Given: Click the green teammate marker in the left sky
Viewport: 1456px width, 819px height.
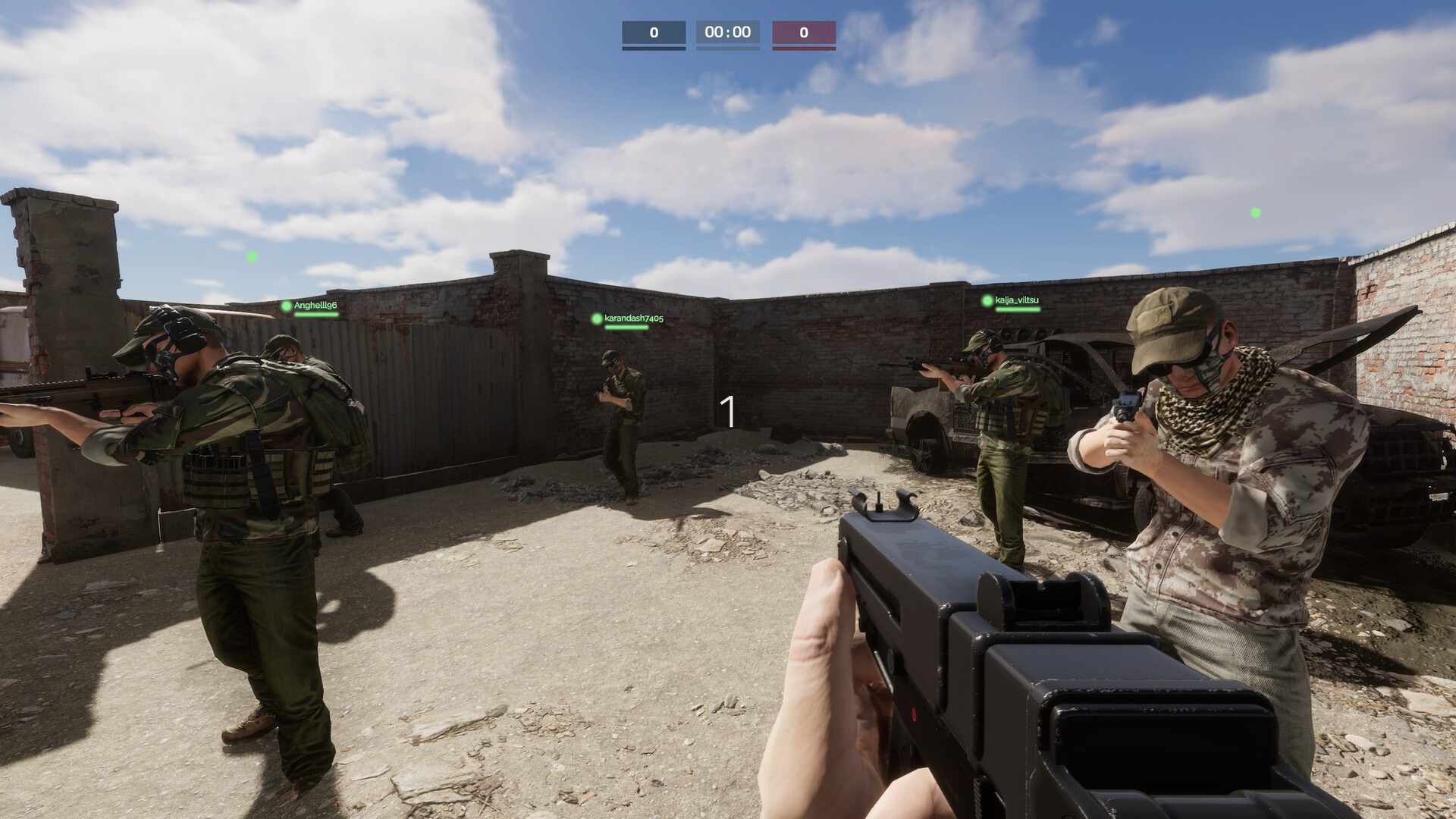Looking at the screenshot, I should click(250, 256).
